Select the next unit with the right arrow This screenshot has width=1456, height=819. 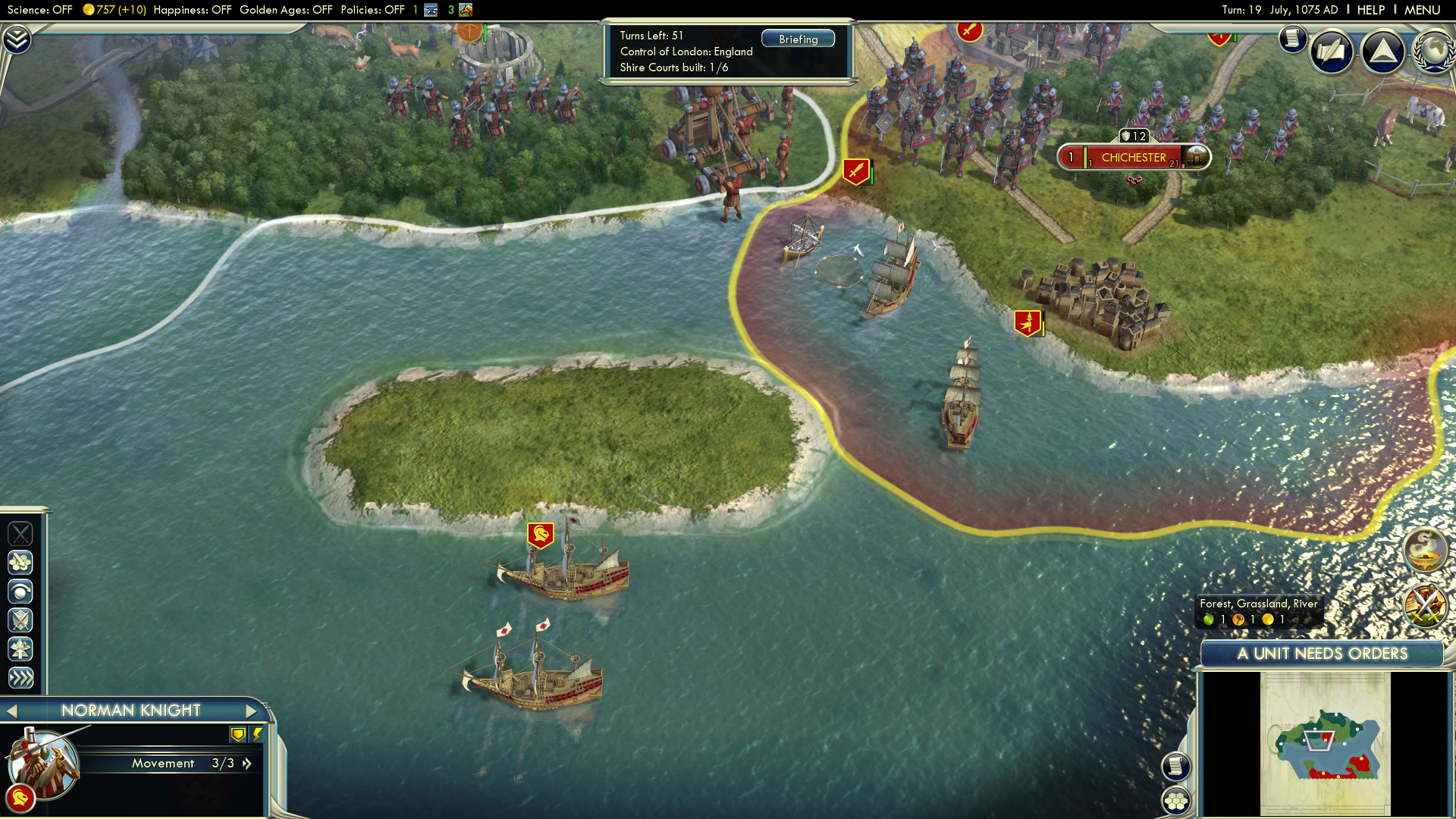[x=252, y=711]
